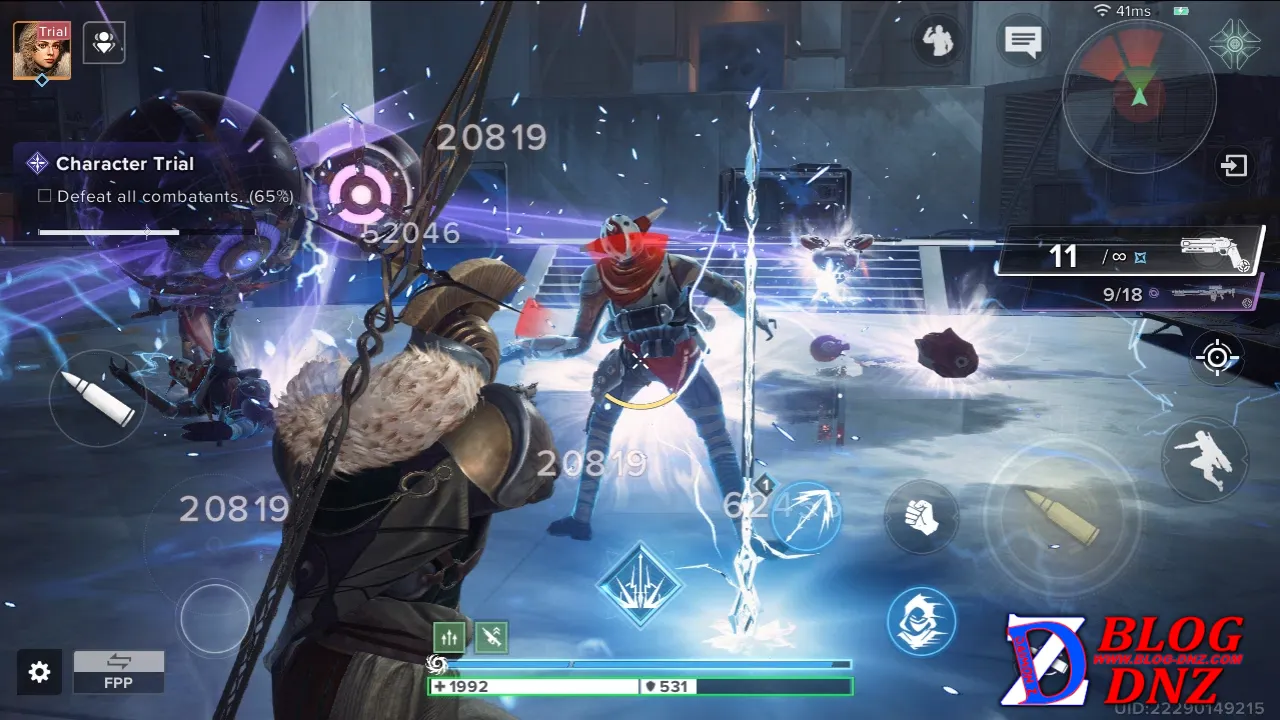Use the fist melee attack
1280x720 pixels.
[921, 517]
